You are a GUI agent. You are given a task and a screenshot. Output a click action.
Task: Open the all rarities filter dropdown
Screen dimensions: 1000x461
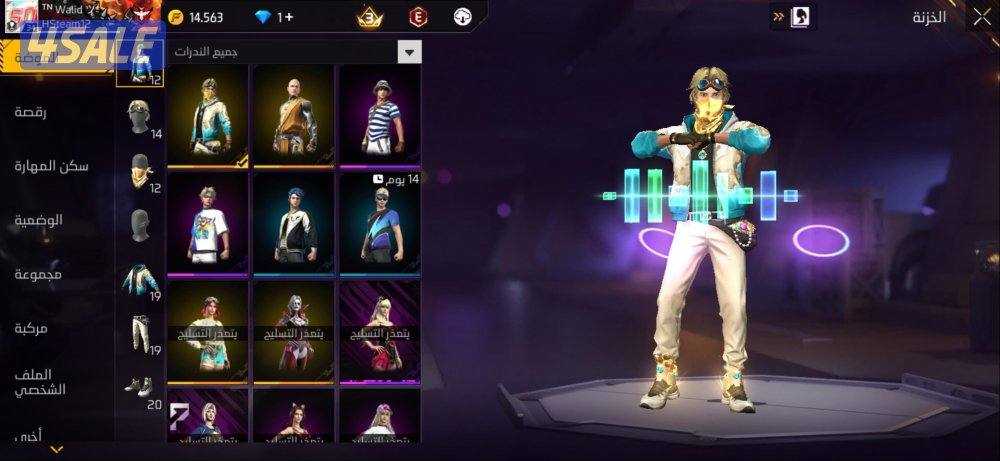click(x=409, y=52)
